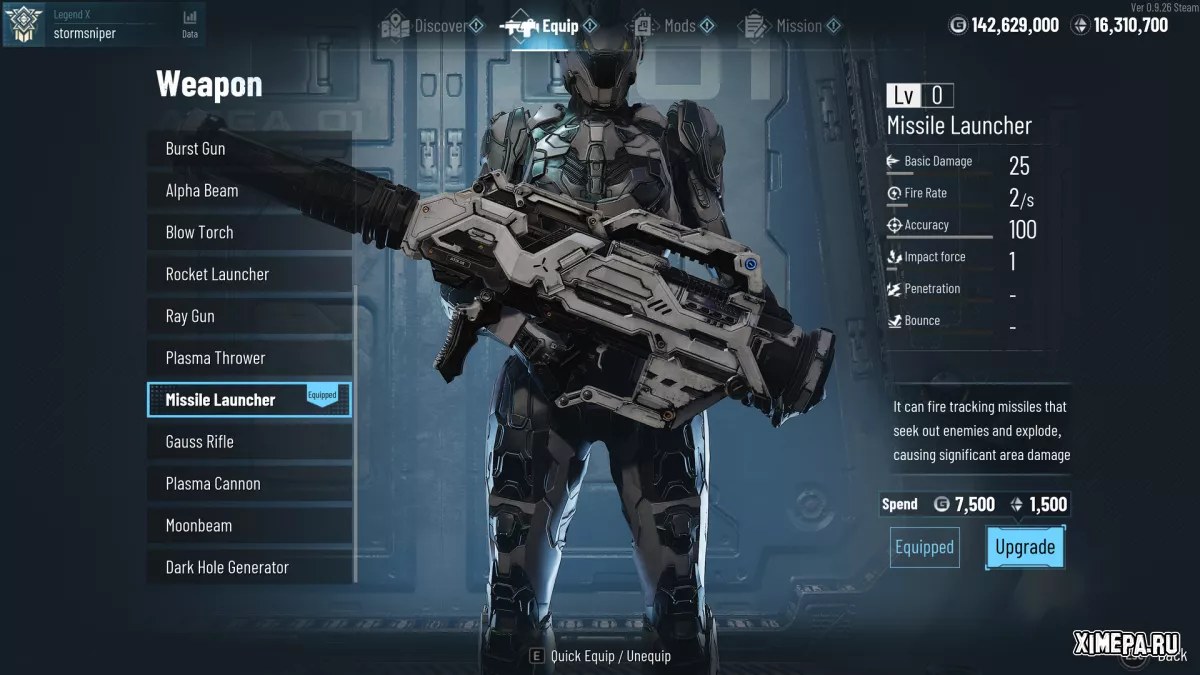Open the player Data panel

190,24
